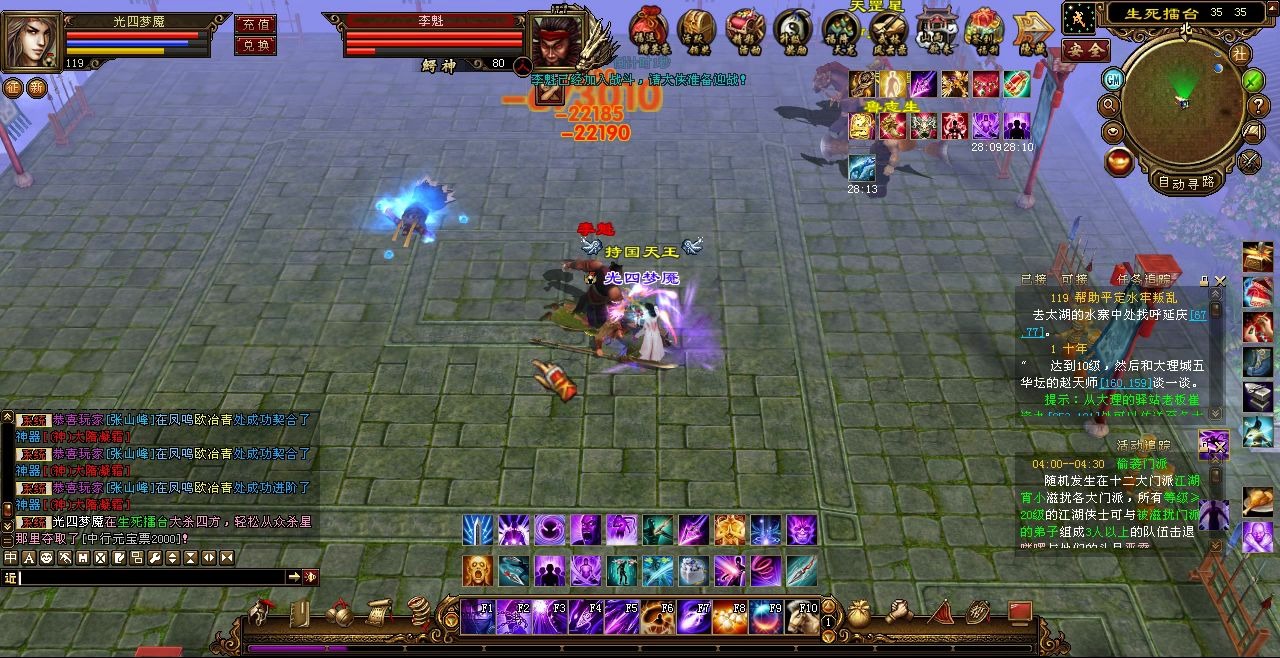Use the F10 horse mount slot
Image resolution: width=1280 pixels, height=658 pixels.
point(802,617)
